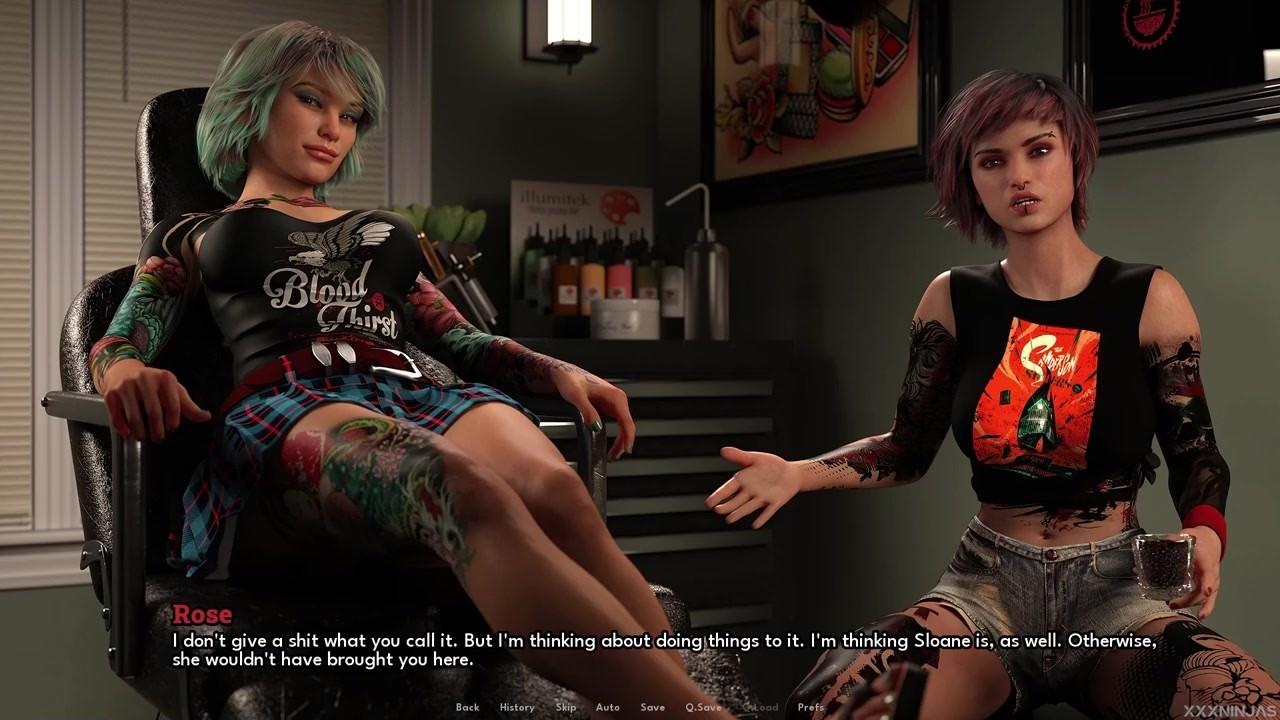Toggle Auto-advance mode
1280x720 pixels.
pyautogui.click(x=608, y=707)
